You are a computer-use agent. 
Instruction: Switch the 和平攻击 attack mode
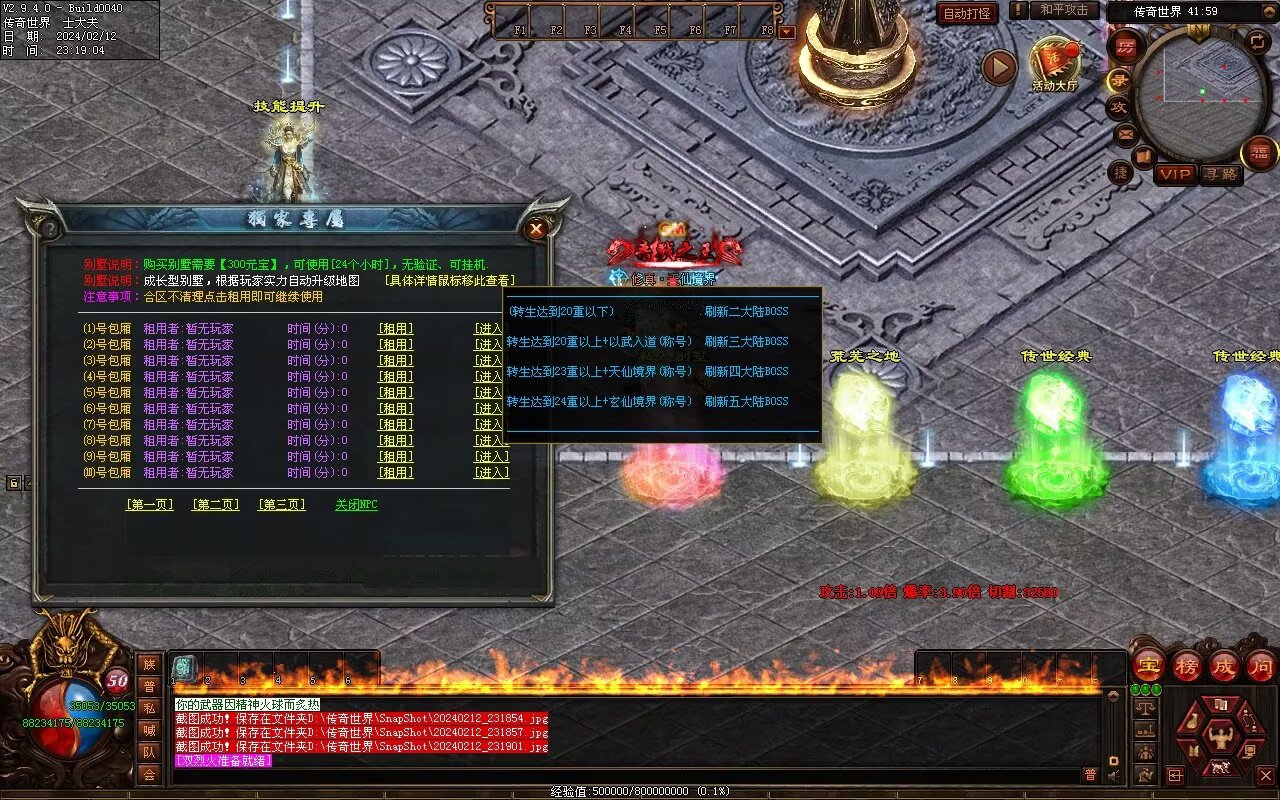coord(1063,10)
